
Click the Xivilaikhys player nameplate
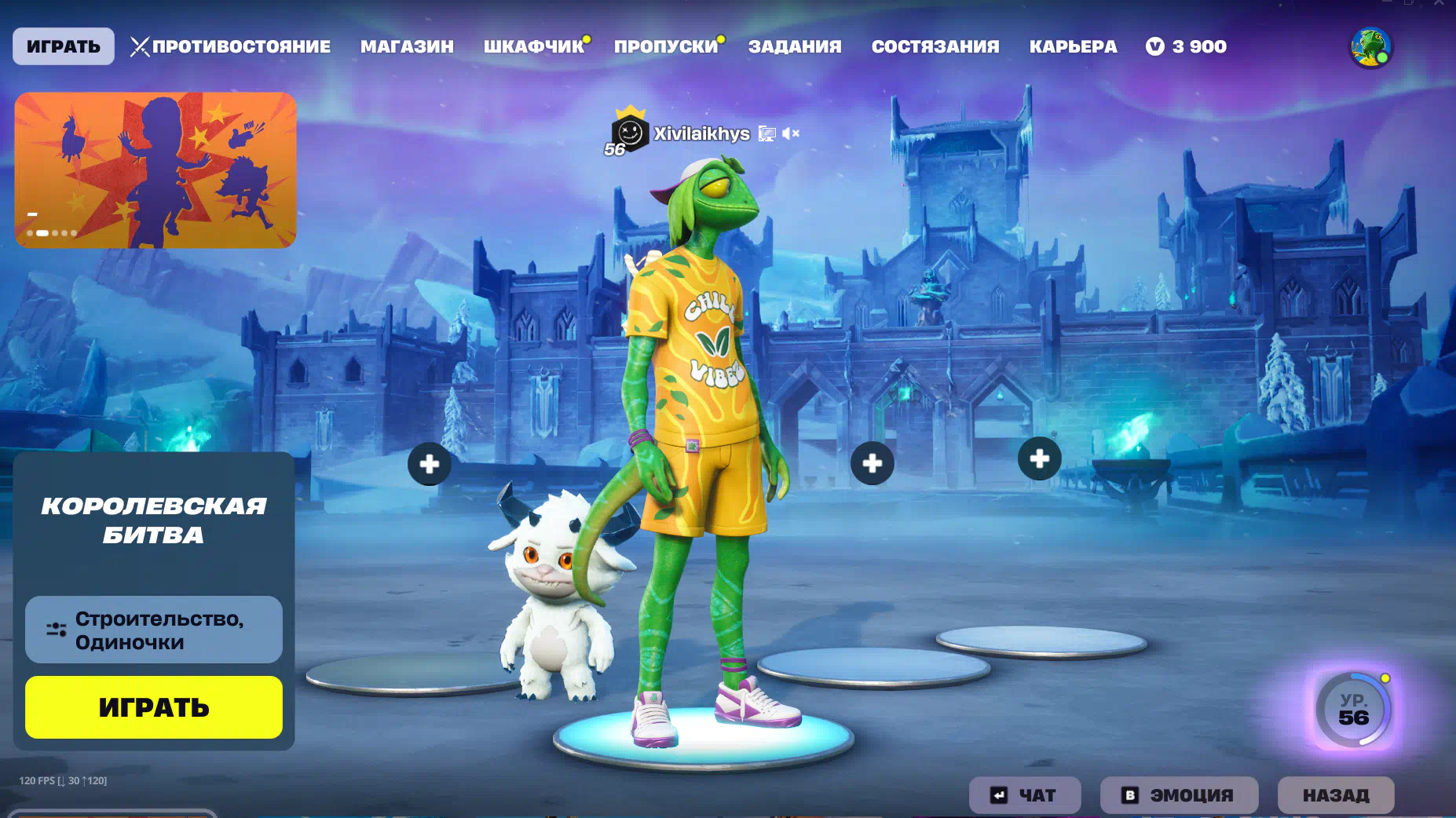point(701,133)
